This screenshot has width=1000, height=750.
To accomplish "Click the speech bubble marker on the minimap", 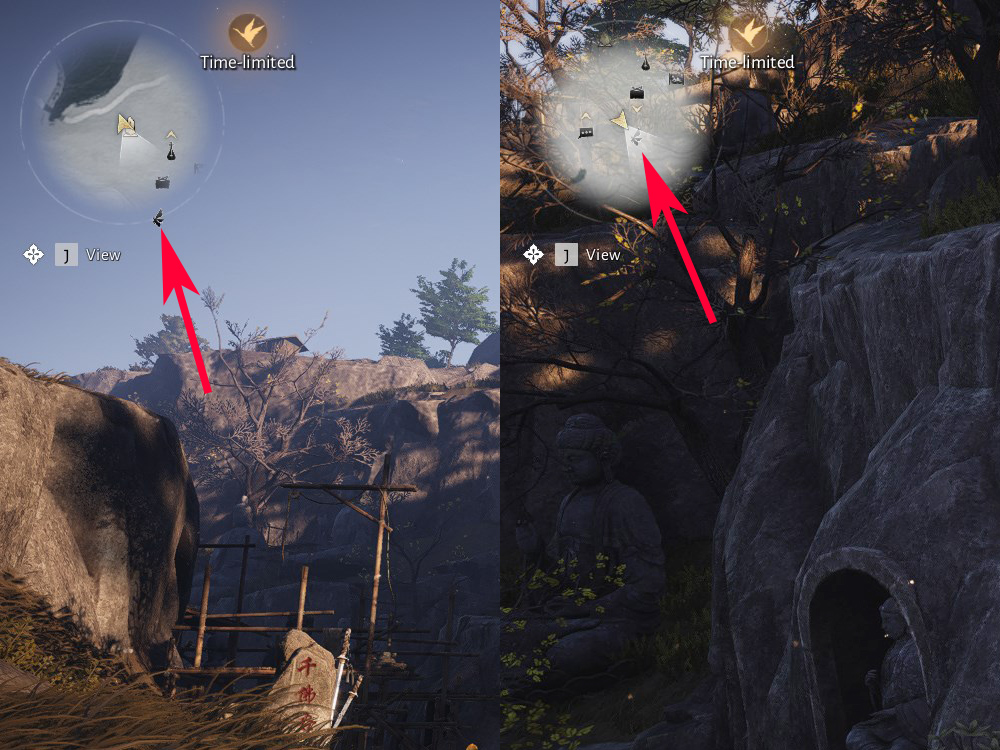I will coord(585,132).
